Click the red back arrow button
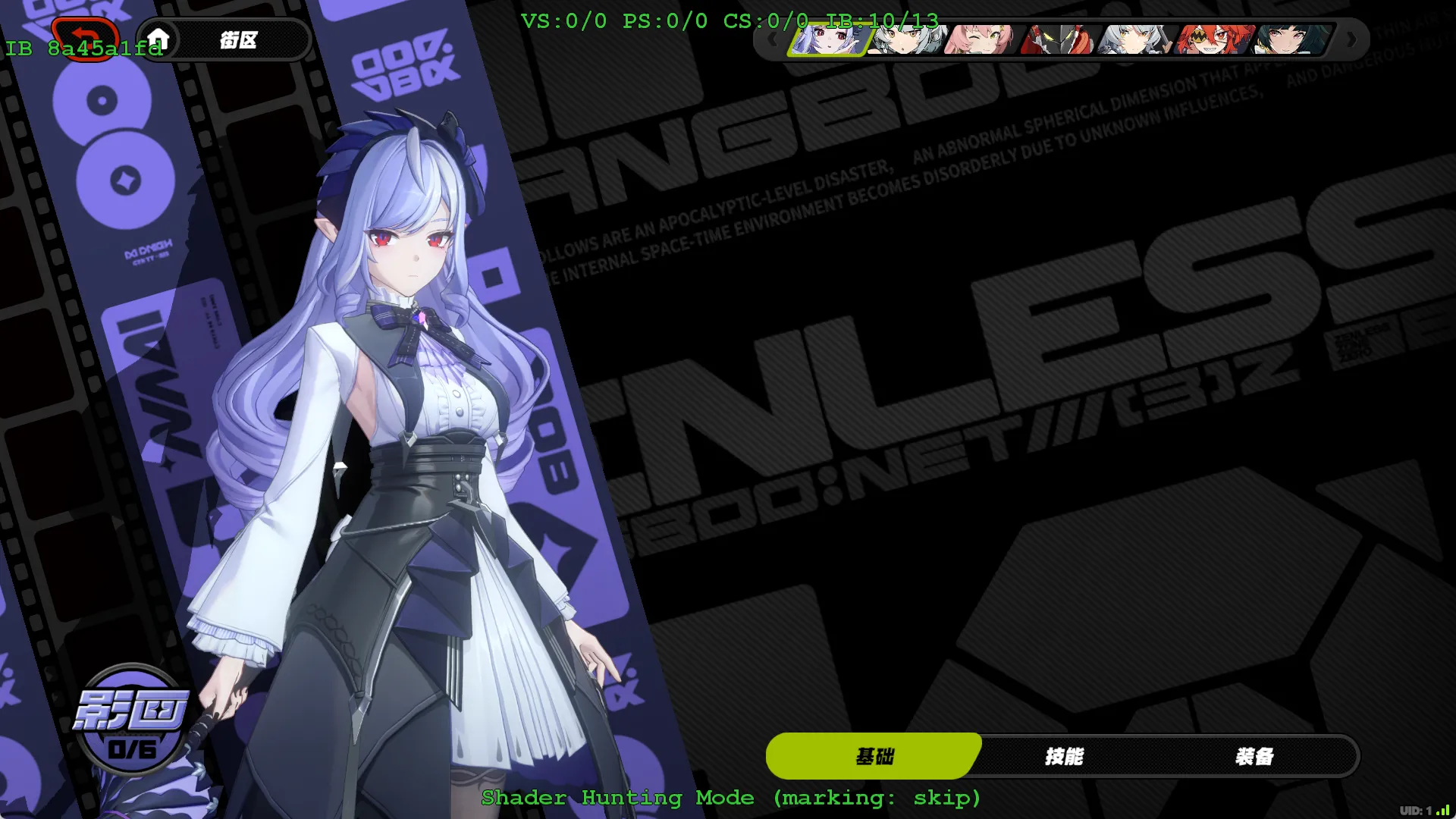 pyautogui.click(x=85, y=37)
